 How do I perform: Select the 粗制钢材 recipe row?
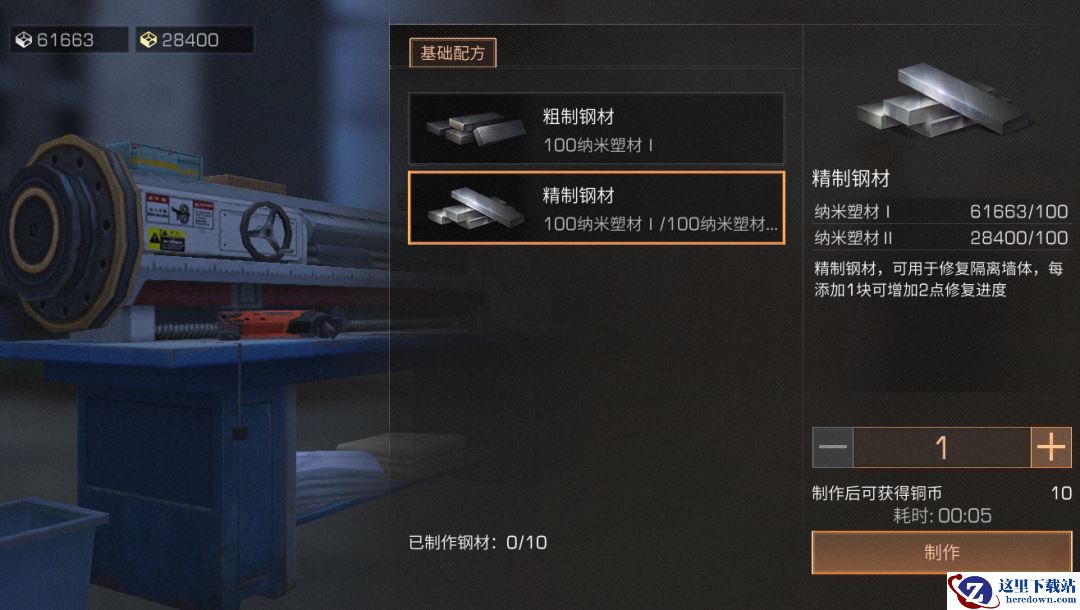point(596,129)
